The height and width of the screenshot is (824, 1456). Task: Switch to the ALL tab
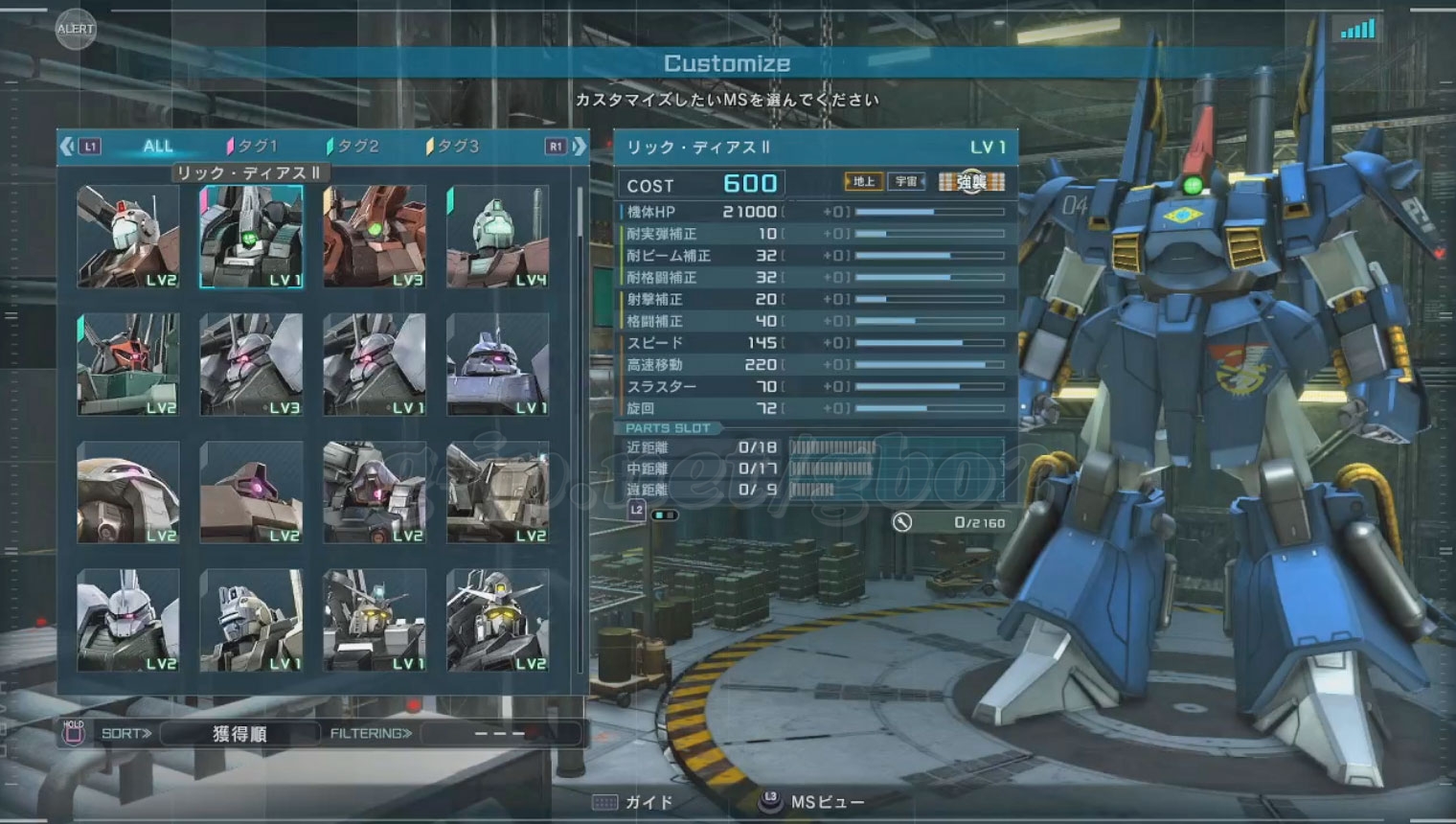coord(157,147)
